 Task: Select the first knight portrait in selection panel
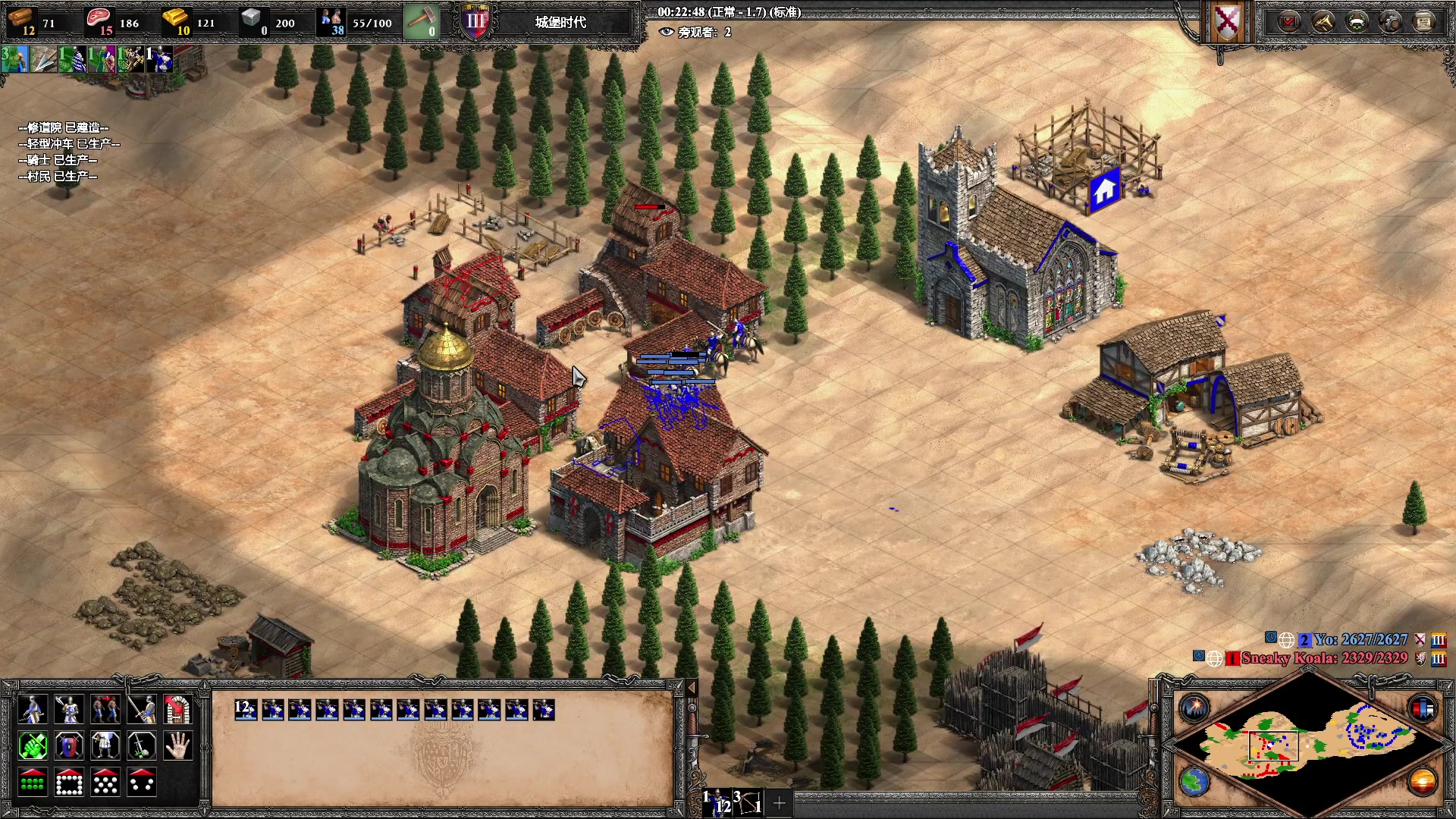(246, 710)
